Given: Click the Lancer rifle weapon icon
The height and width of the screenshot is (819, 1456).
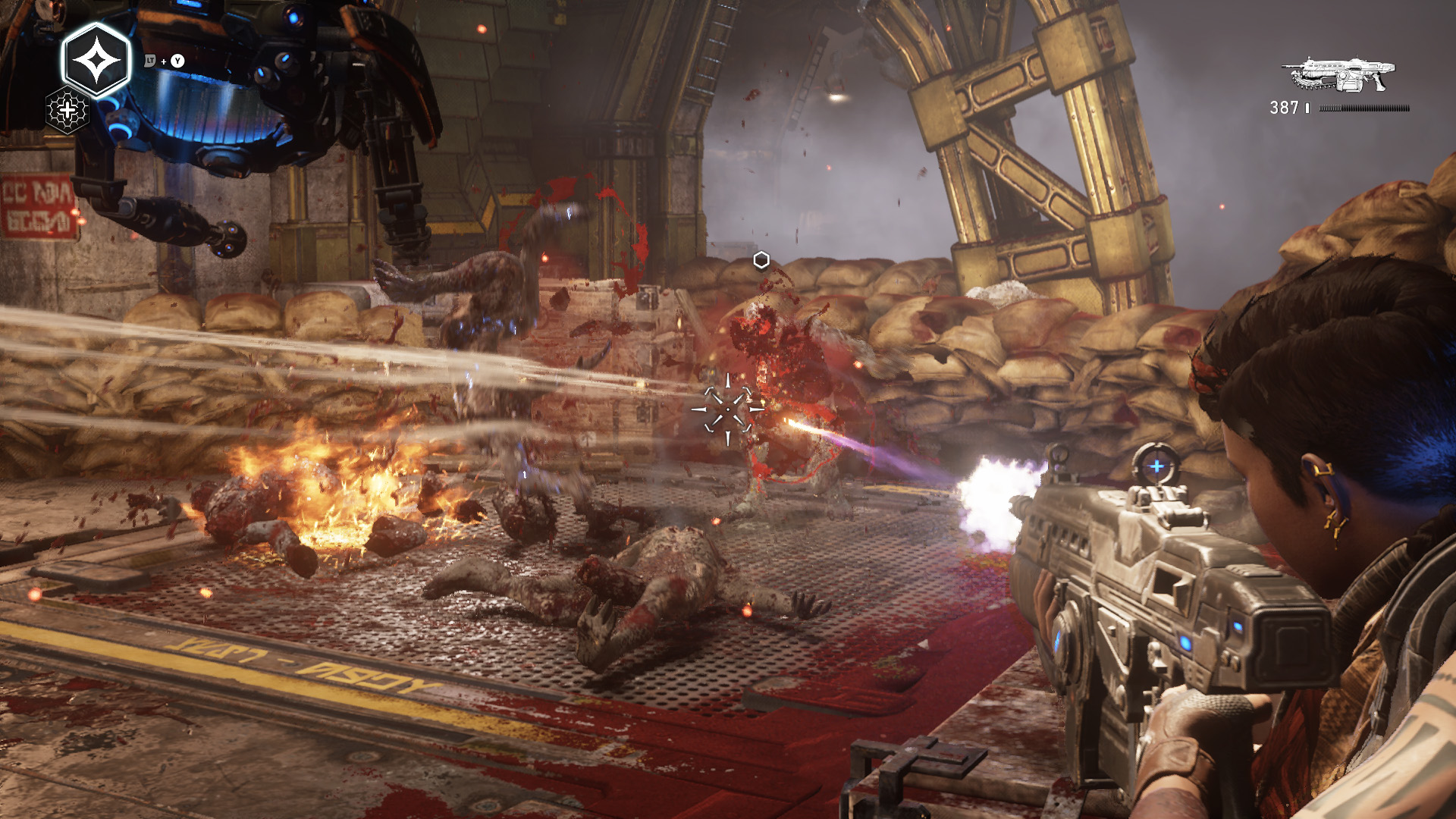Looking at the screenshot, I should pyautogui.click(x=1340, y=76).
